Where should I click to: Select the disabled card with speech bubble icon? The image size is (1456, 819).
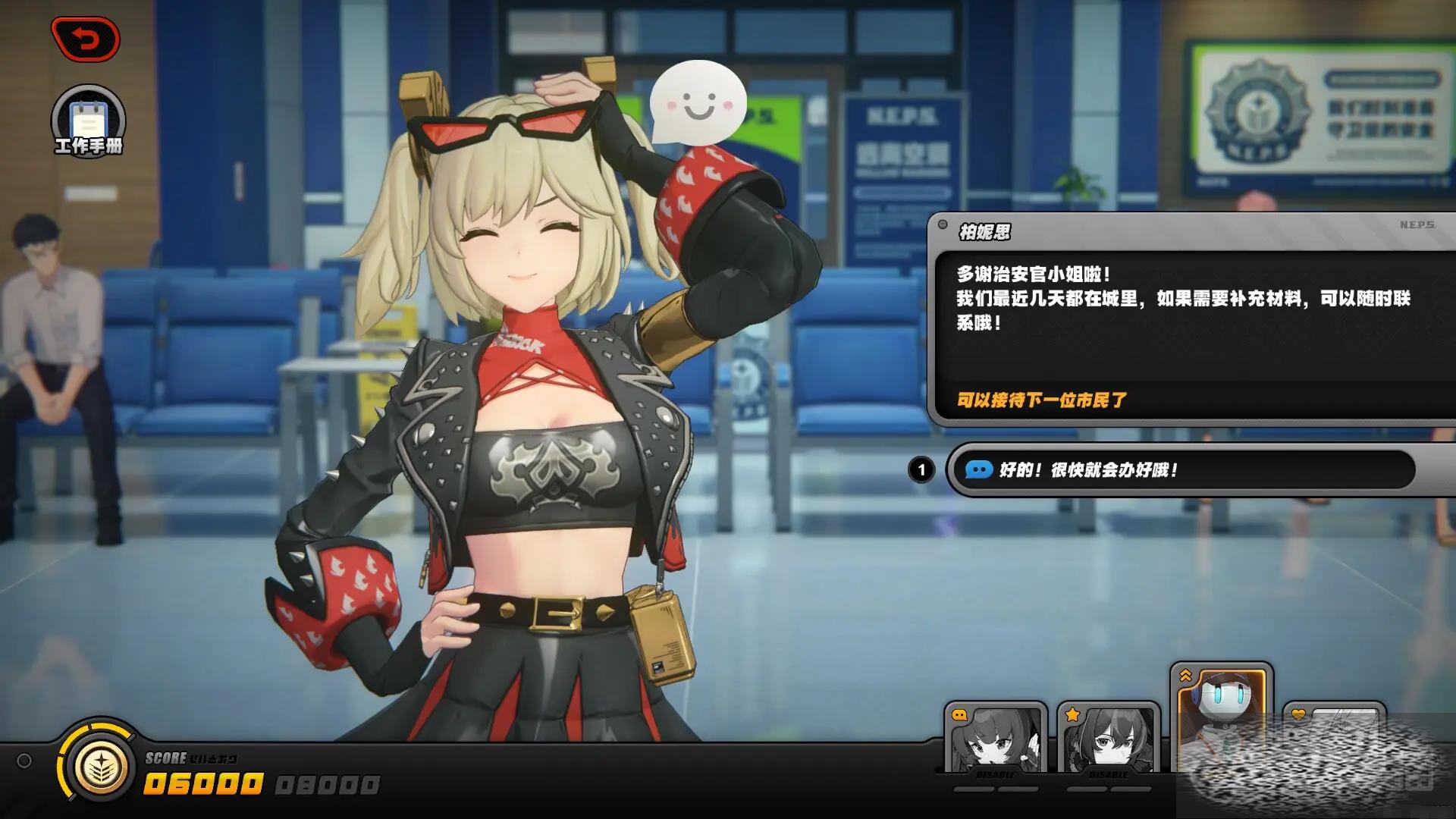(x=996, y=739)
